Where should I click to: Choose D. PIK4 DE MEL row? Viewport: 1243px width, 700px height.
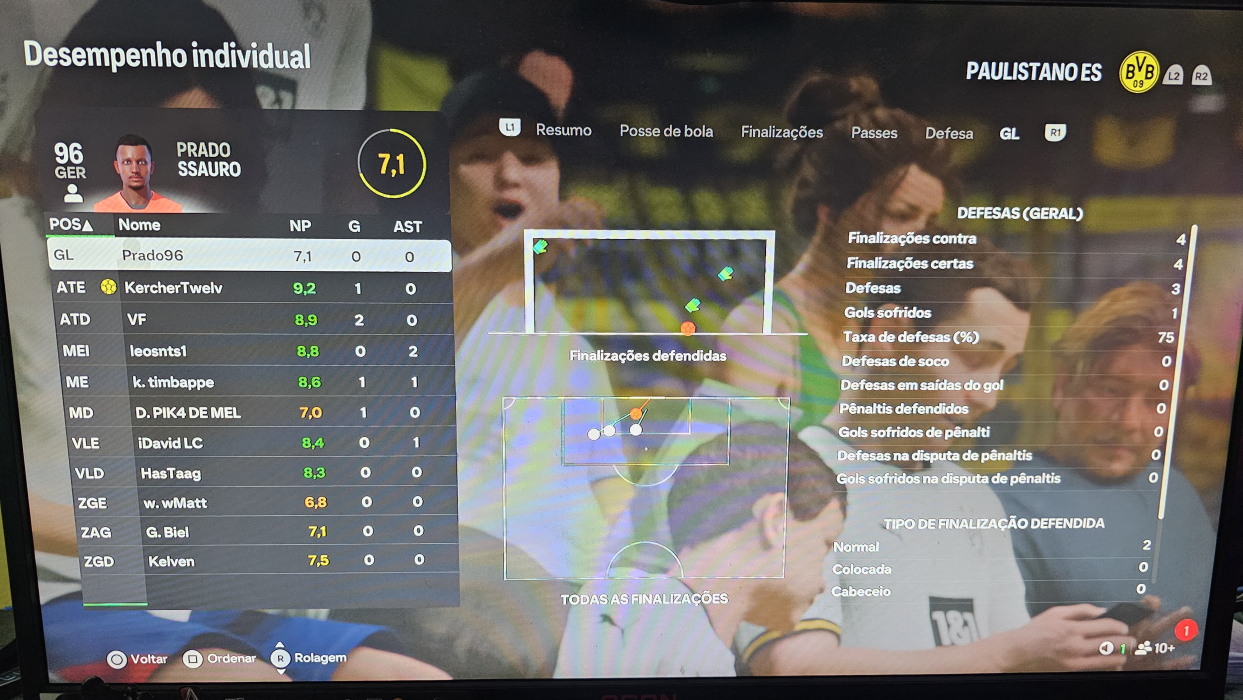(x=251, y=412)
